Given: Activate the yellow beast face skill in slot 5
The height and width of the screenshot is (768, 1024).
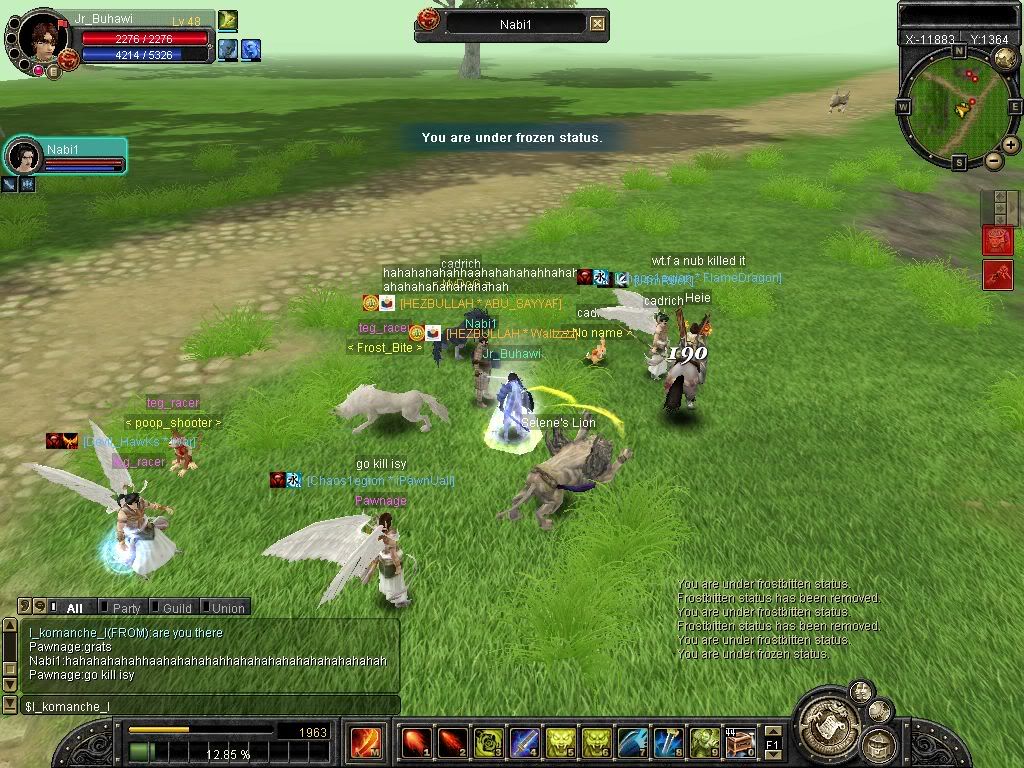Looking at the screenshot, I should click(560, 743).
